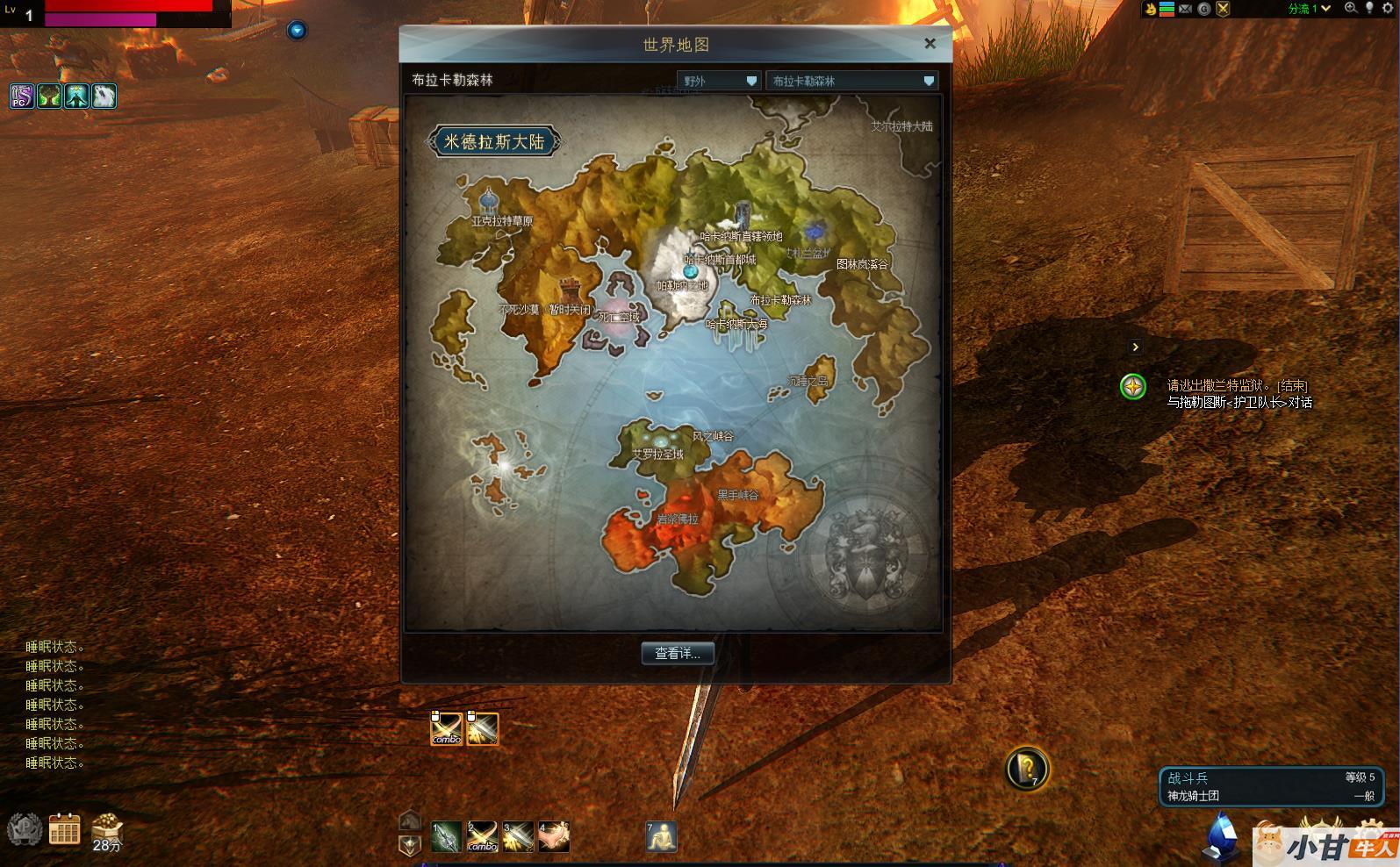Activate the sitting rest skill slot 7
Viewport: 1400px width, 867px height.
pyautogui.click(x=661, y=837)
